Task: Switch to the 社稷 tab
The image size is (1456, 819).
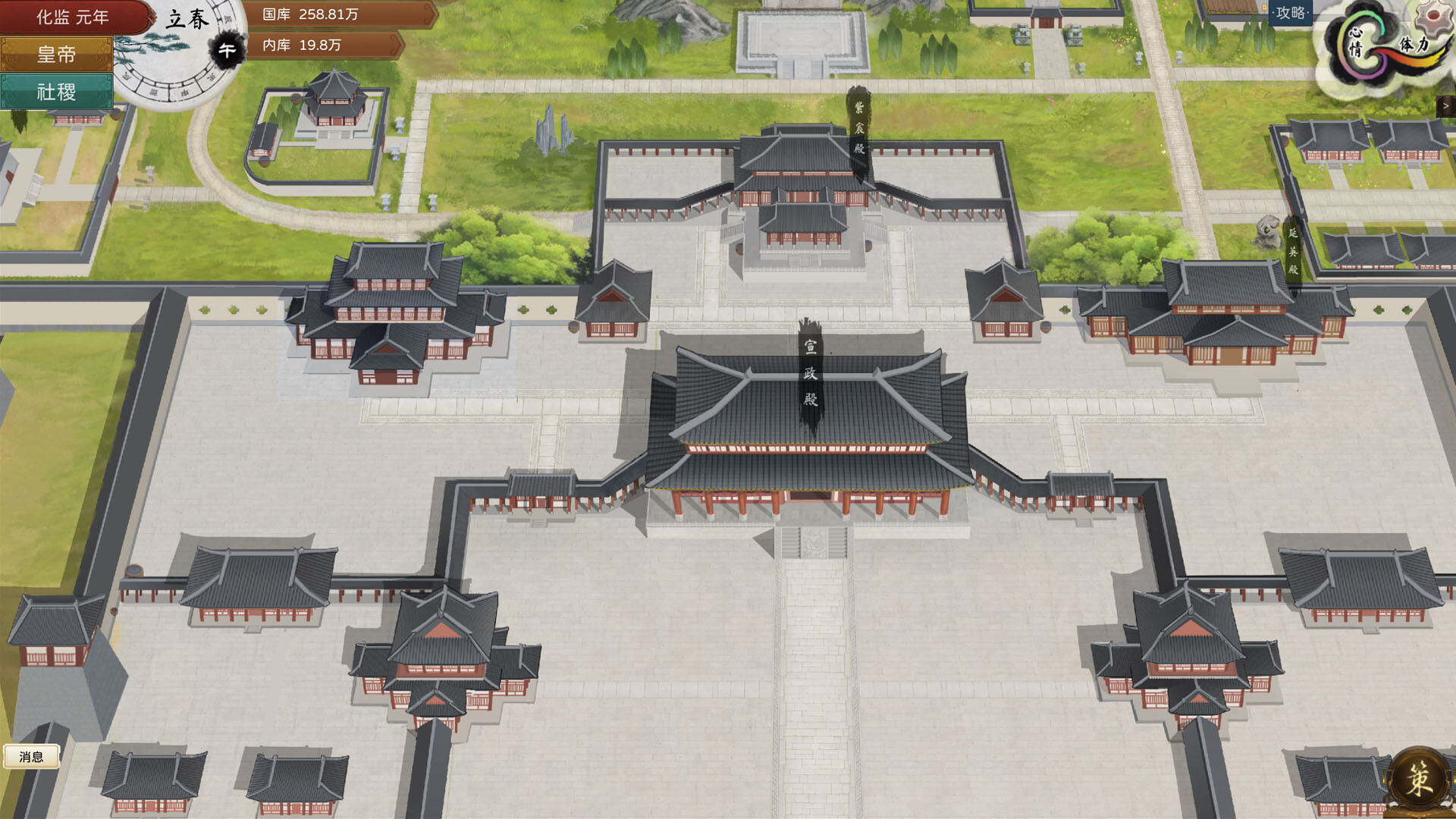Action: [x=57, y=93]
